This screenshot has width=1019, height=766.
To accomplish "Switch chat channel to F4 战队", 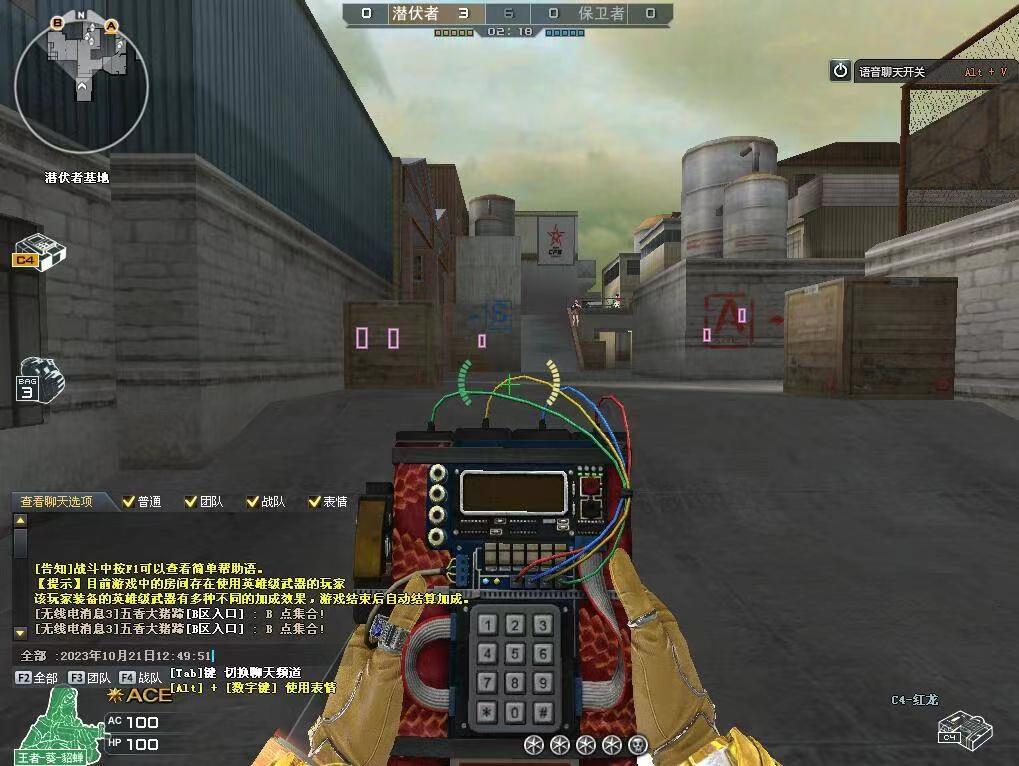I will click(140, 678).
